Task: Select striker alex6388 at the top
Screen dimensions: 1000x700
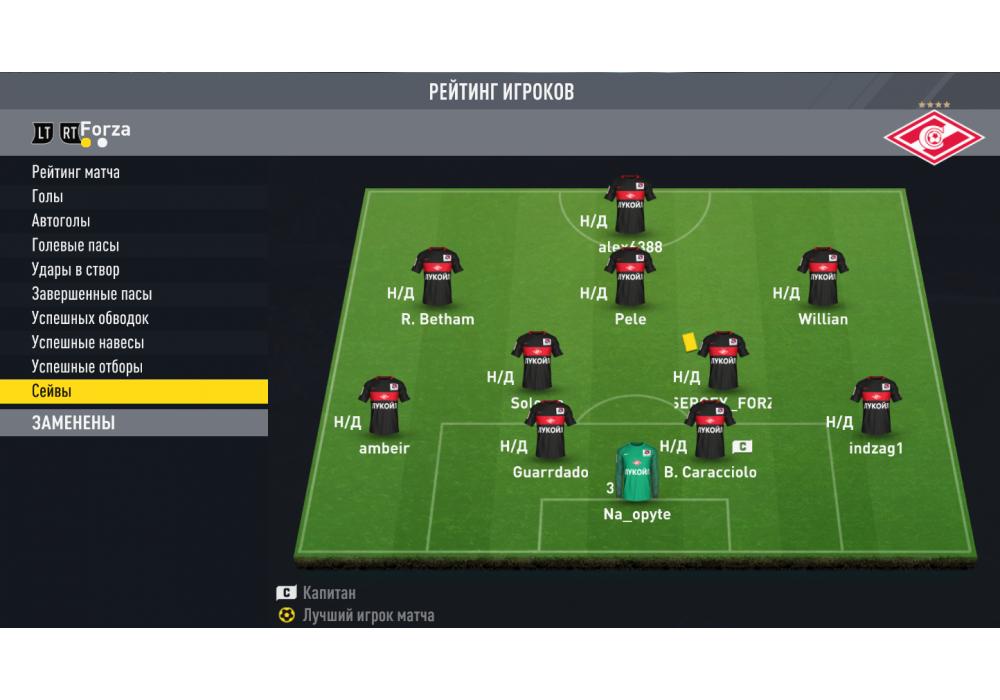Action: 630,204
